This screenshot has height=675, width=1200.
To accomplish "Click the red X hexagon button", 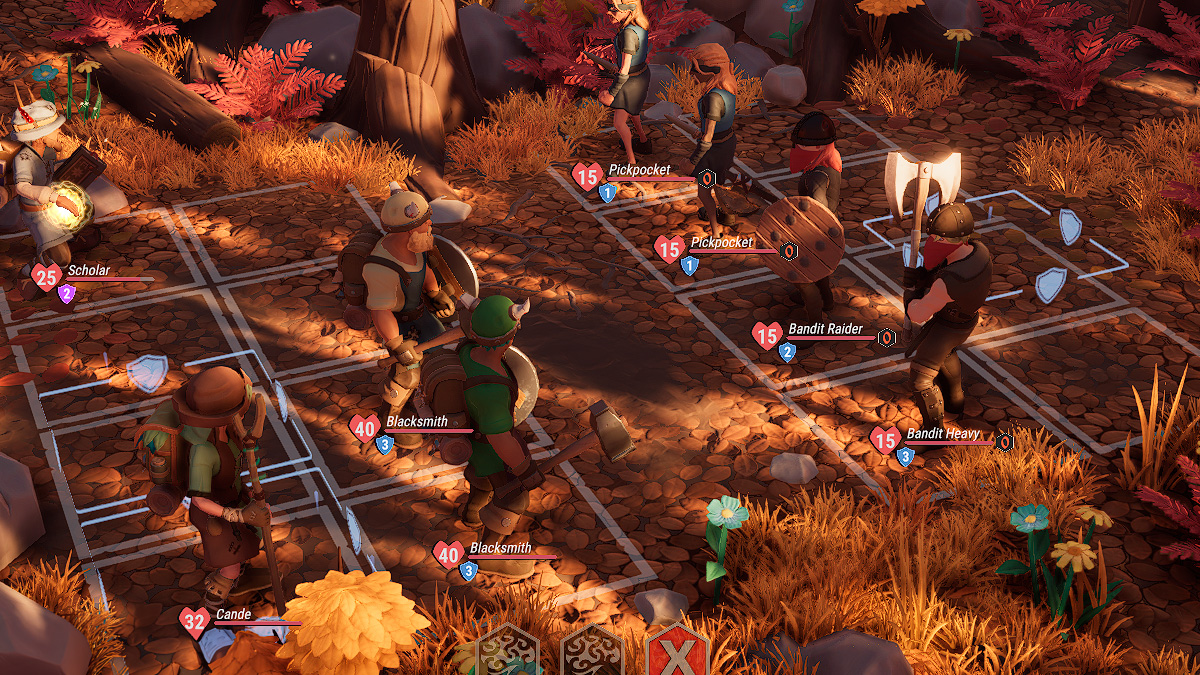I will tap(677, 654).
